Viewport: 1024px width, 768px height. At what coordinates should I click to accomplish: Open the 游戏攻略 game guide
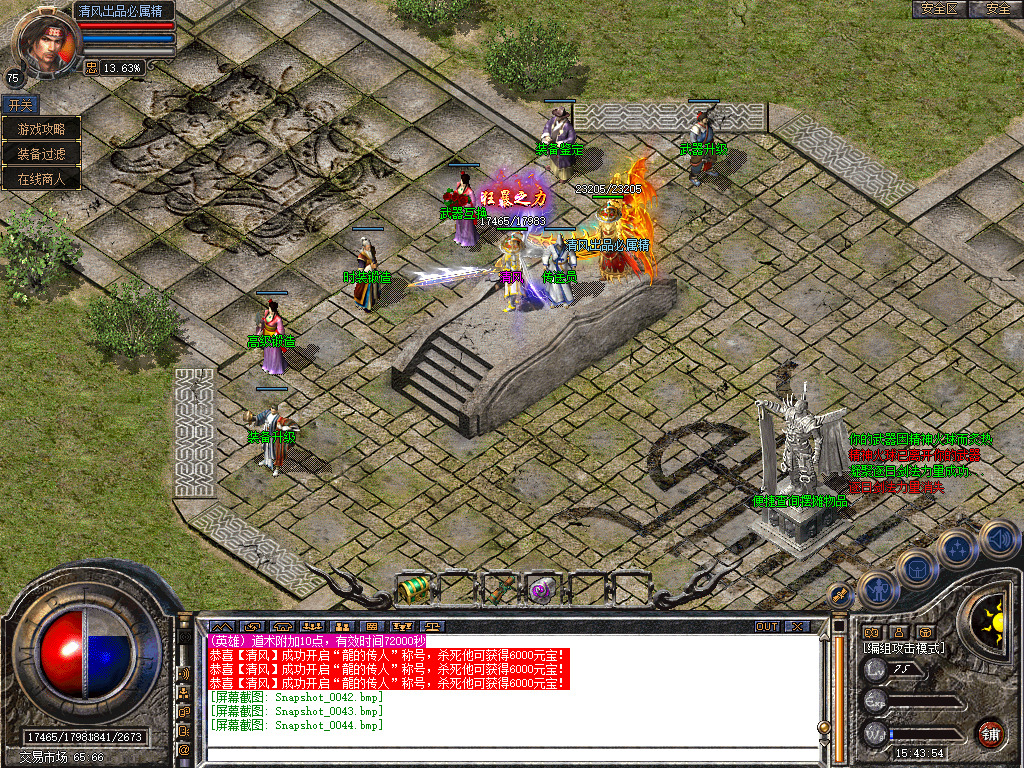click(41, 129)
